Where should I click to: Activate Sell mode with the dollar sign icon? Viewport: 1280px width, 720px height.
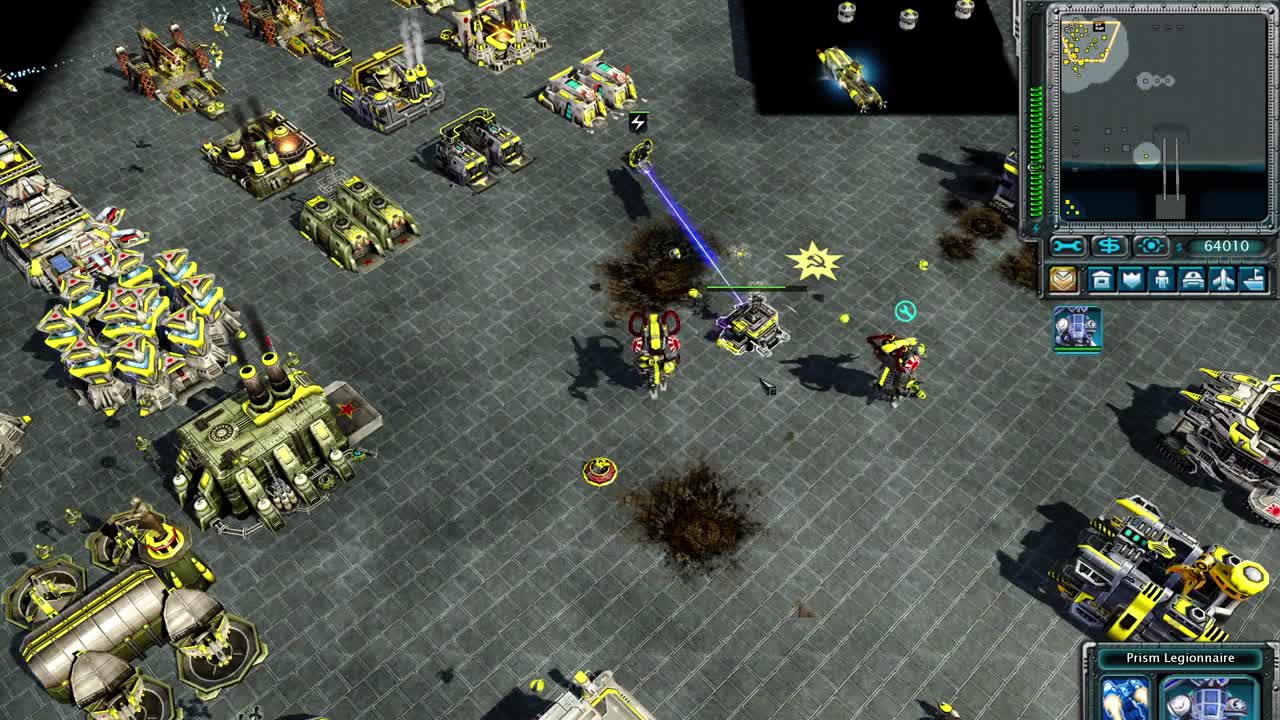coord(1110,246)
